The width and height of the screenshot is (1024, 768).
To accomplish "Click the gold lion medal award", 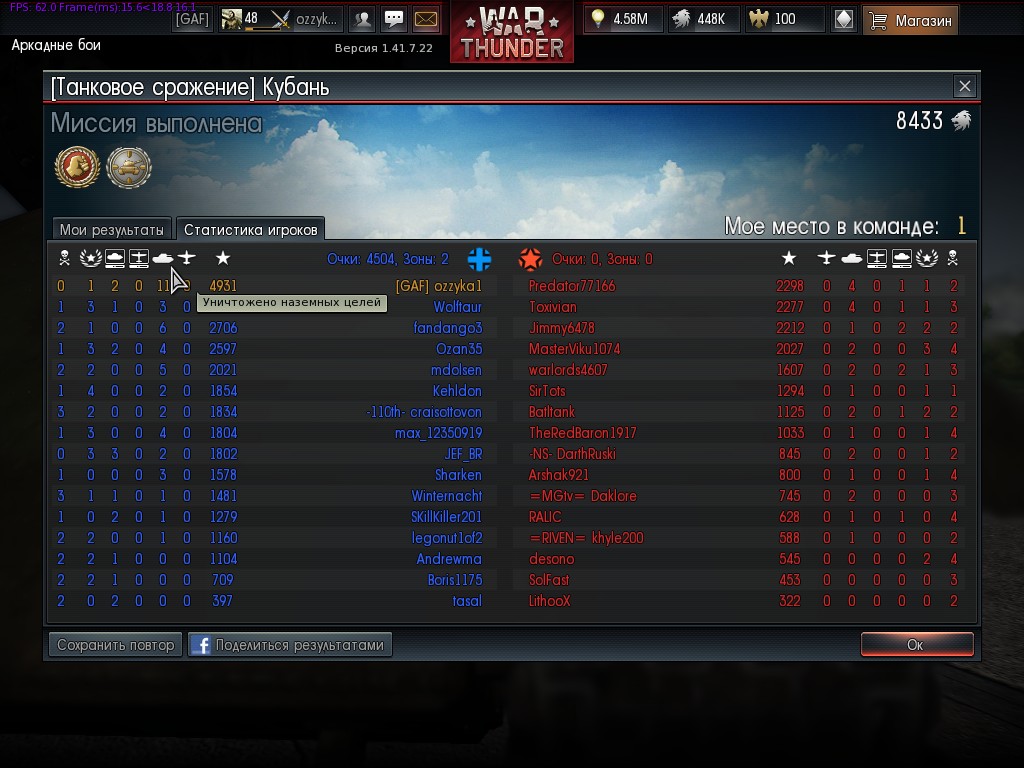I will coord(76,167).
